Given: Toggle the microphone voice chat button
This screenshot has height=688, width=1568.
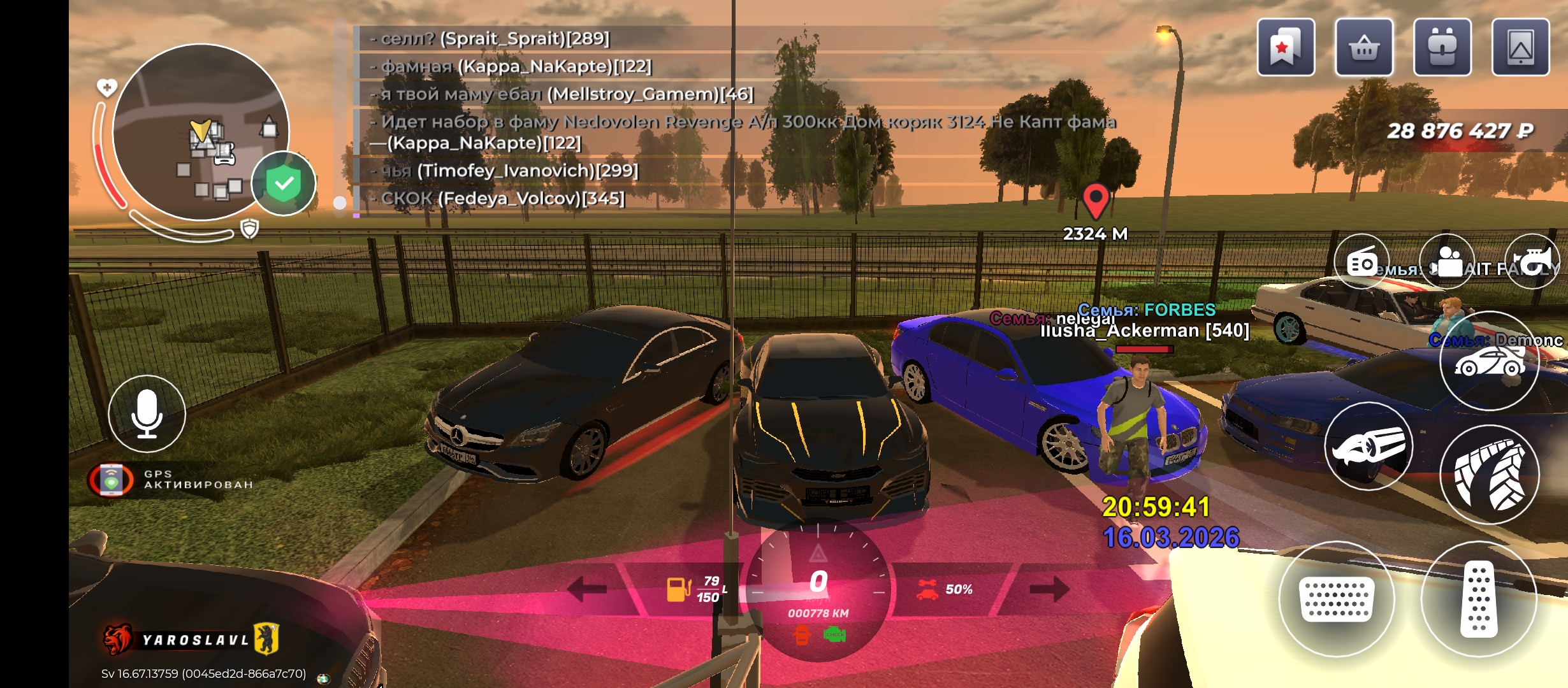Looking at the screenshot, I should pyautogui.click(x=147, y=414).
